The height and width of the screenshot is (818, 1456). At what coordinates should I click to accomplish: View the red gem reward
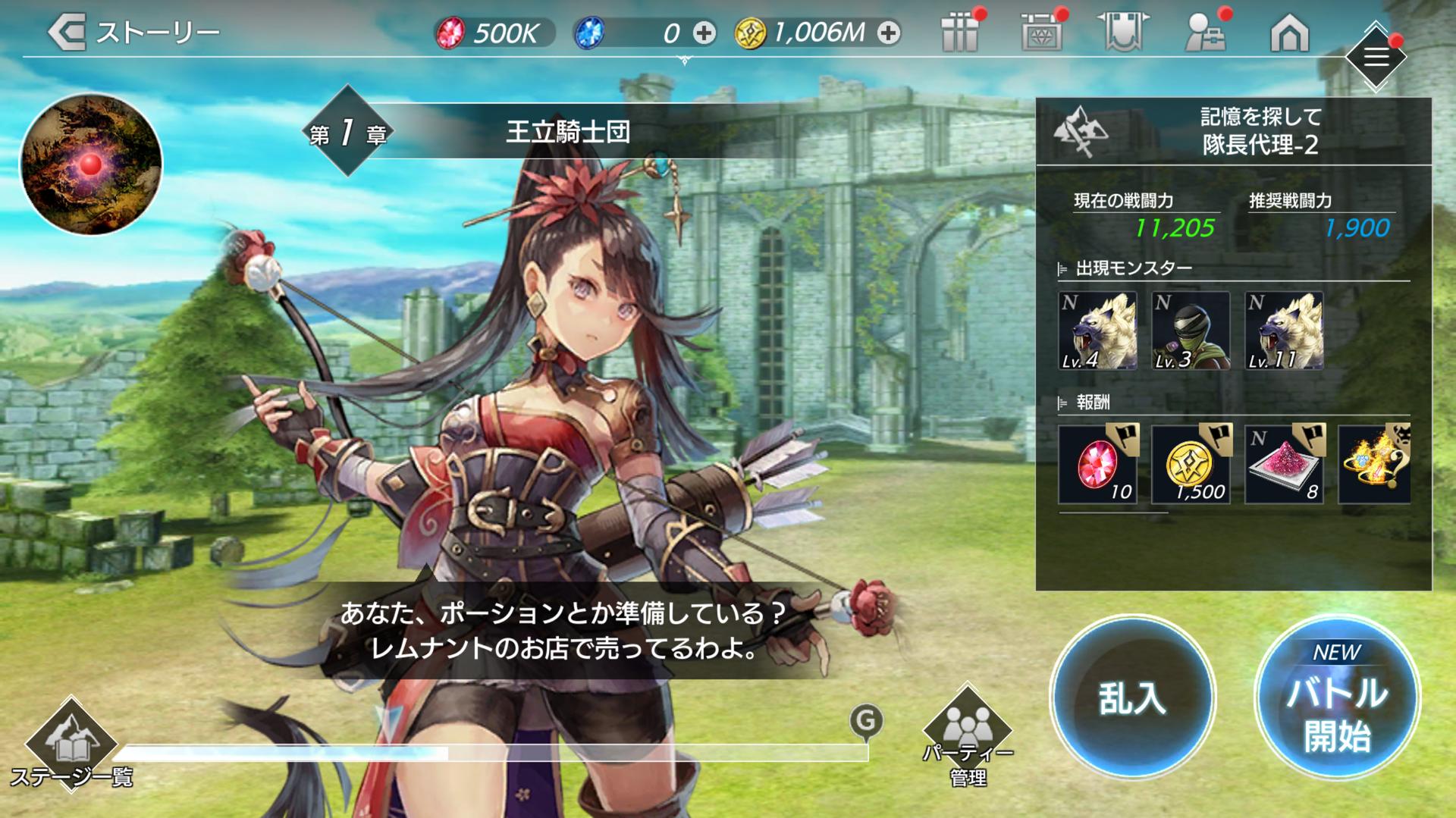coord(1097,464)
